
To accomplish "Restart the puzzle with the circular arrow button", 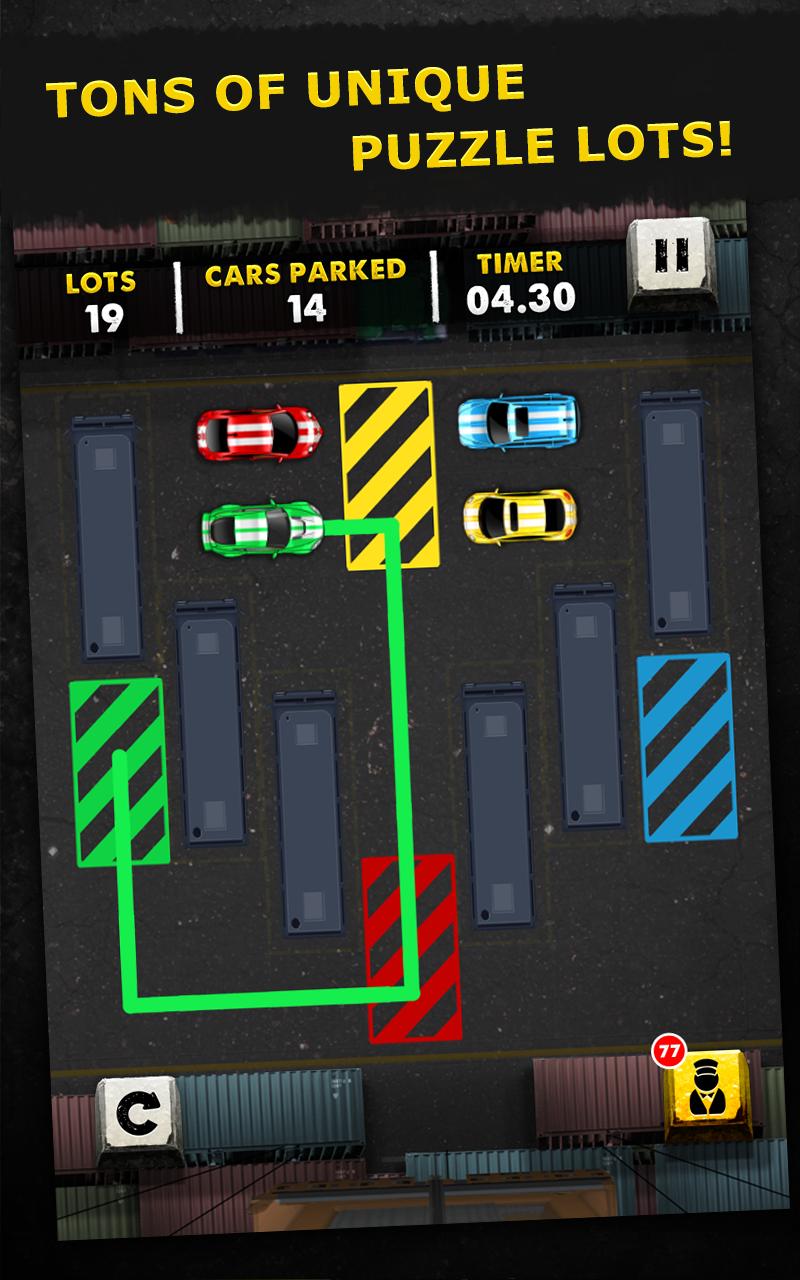I will click(137, 1114).
